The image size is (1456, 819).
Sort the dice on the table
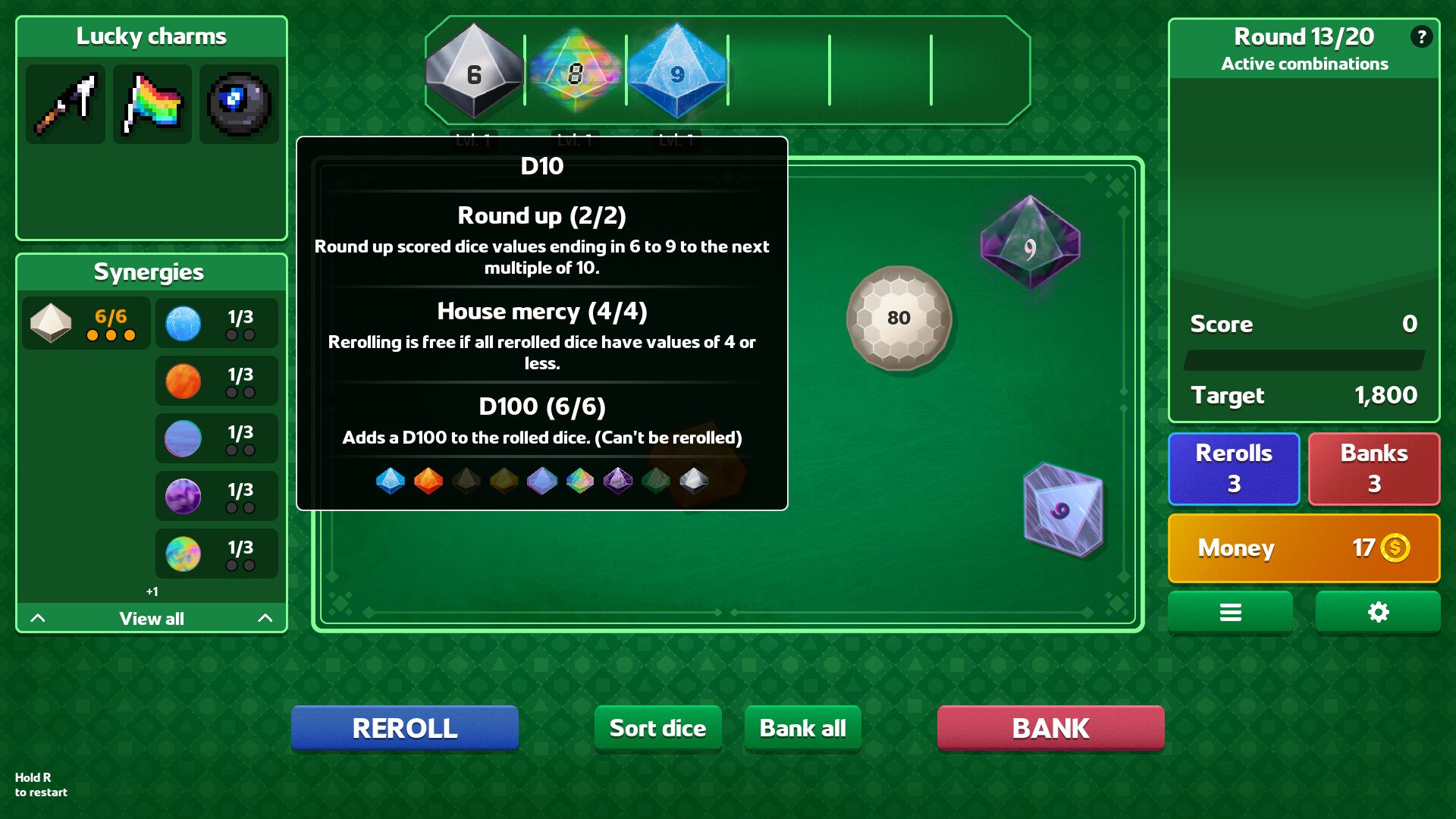tap(657, 728)
